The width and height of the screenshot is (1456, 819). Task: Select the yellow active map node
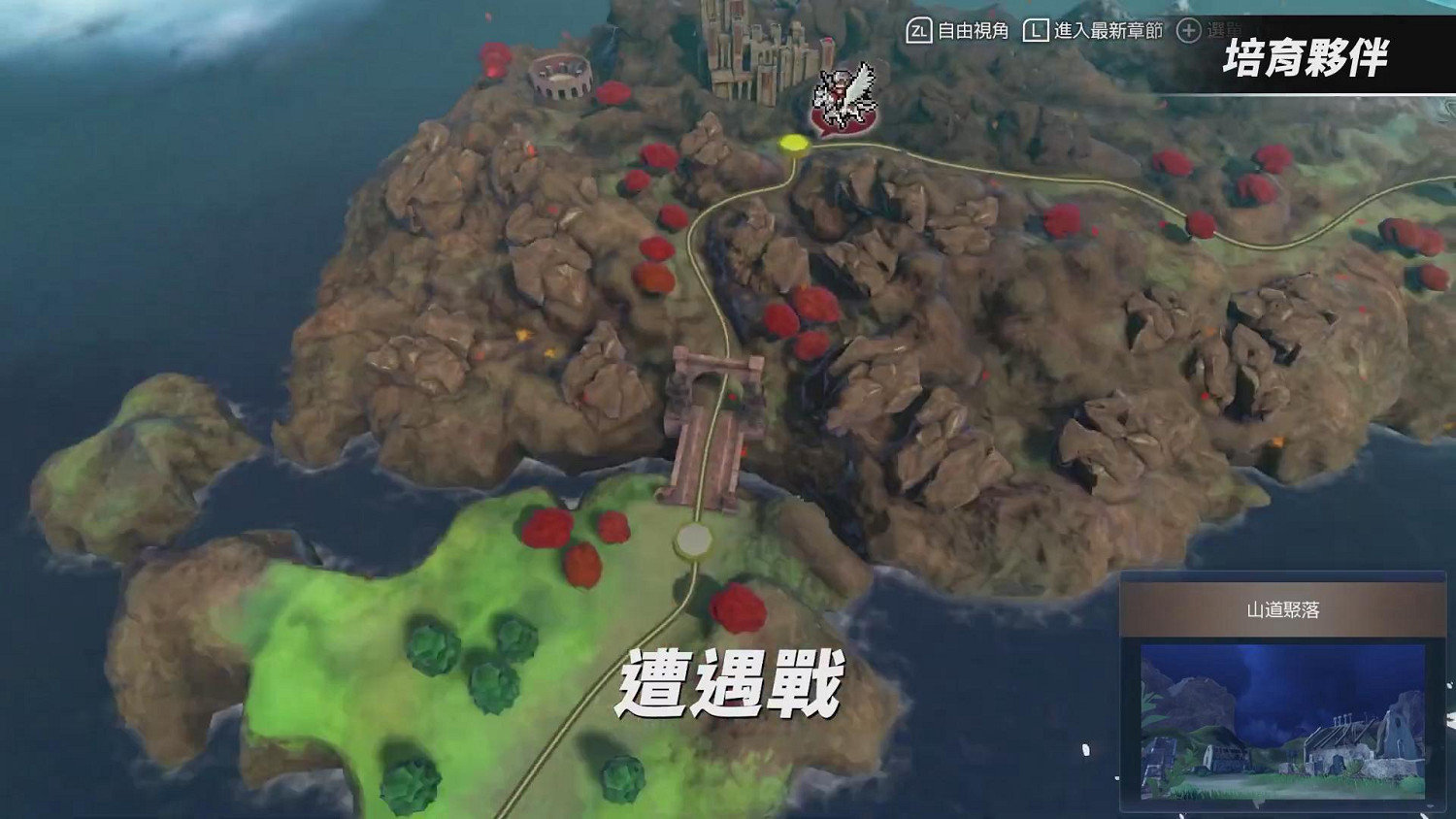[x=794, y=143]
